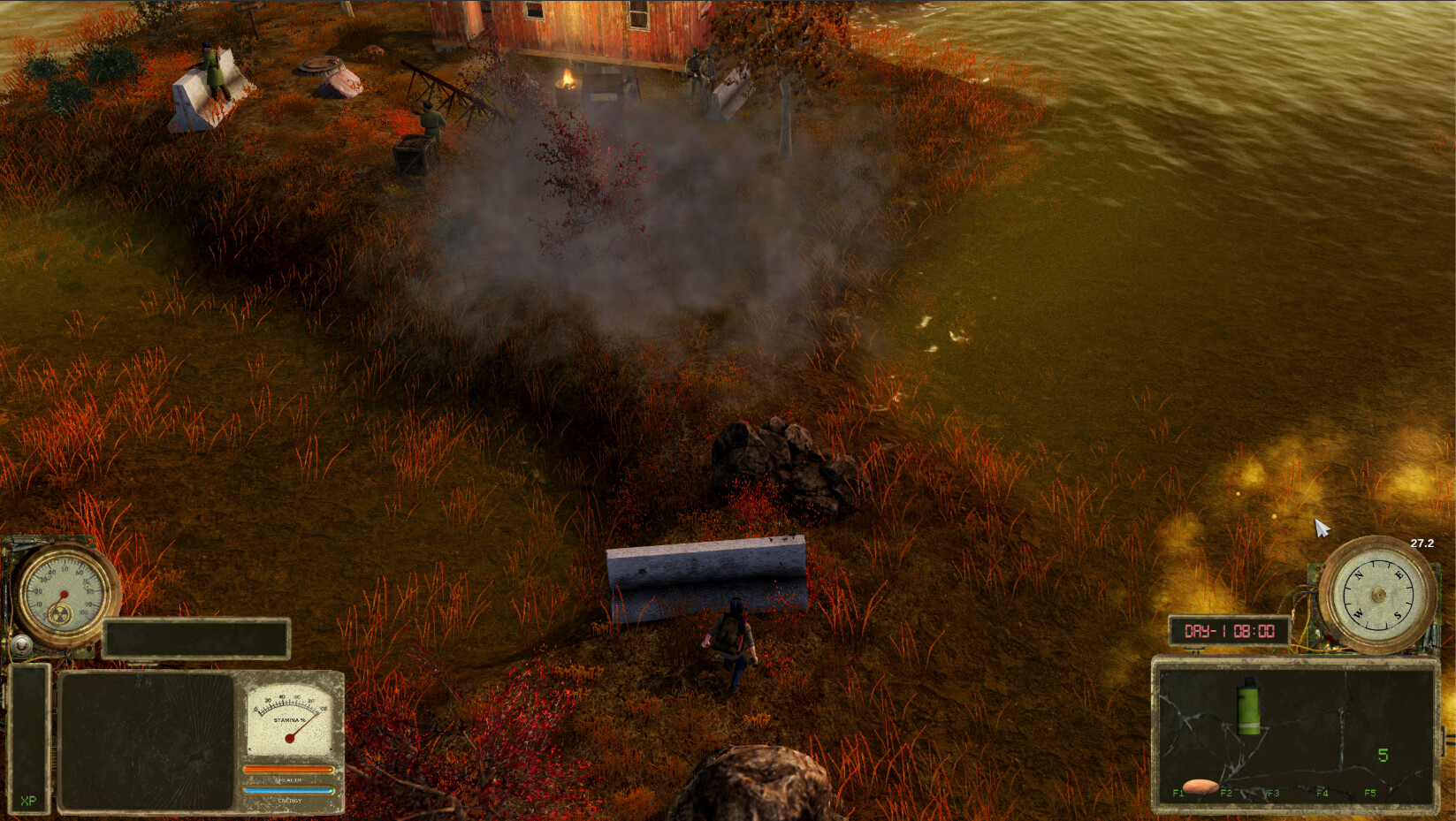The width and height of the screenshot is (1456, 821).
Task: Click the ENERGY label under the blue bar
Action: (x=290, y=800)
